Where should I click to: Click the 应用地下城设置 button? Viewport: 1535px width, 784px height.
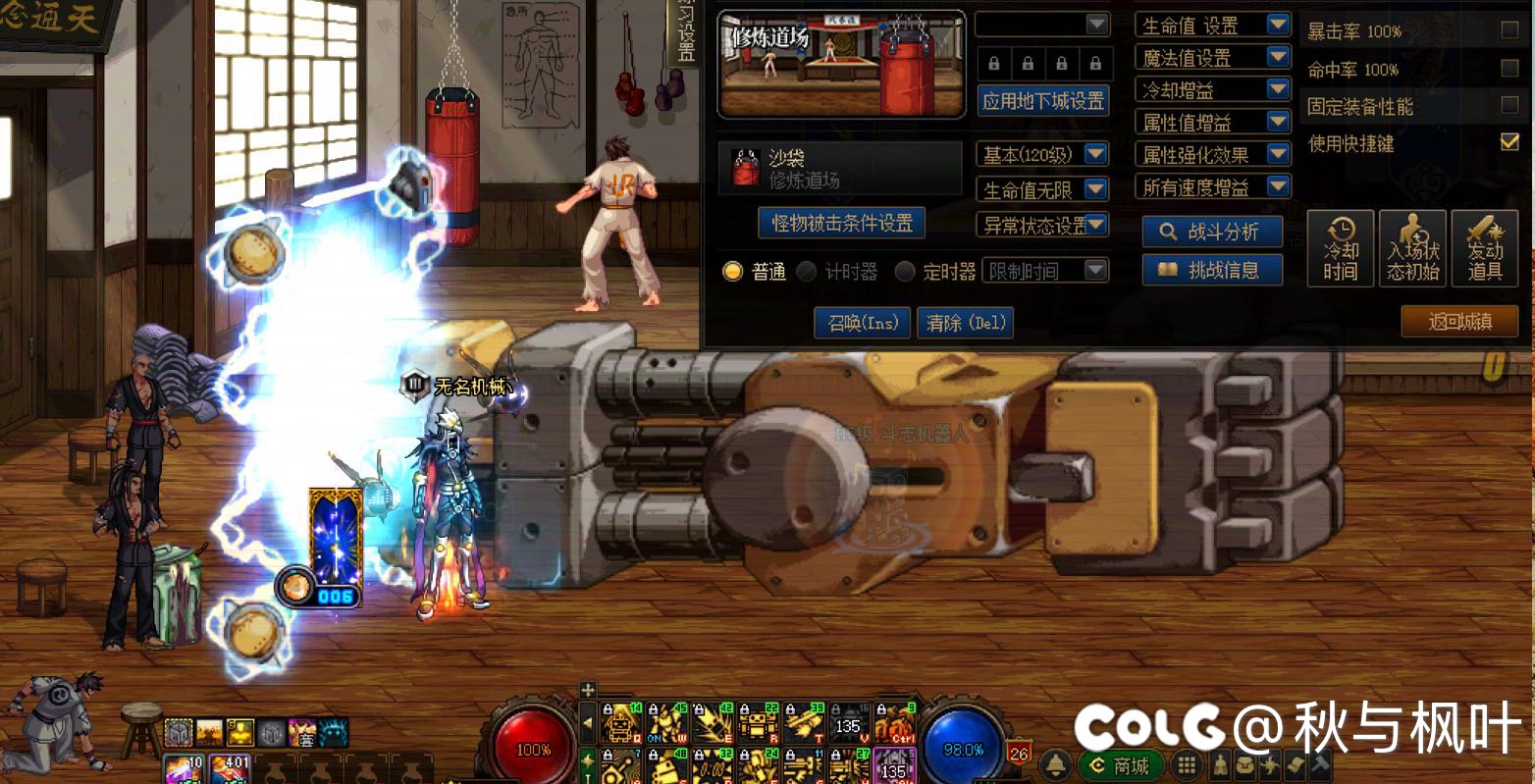pyautogui.click(x=1043, y=101)
